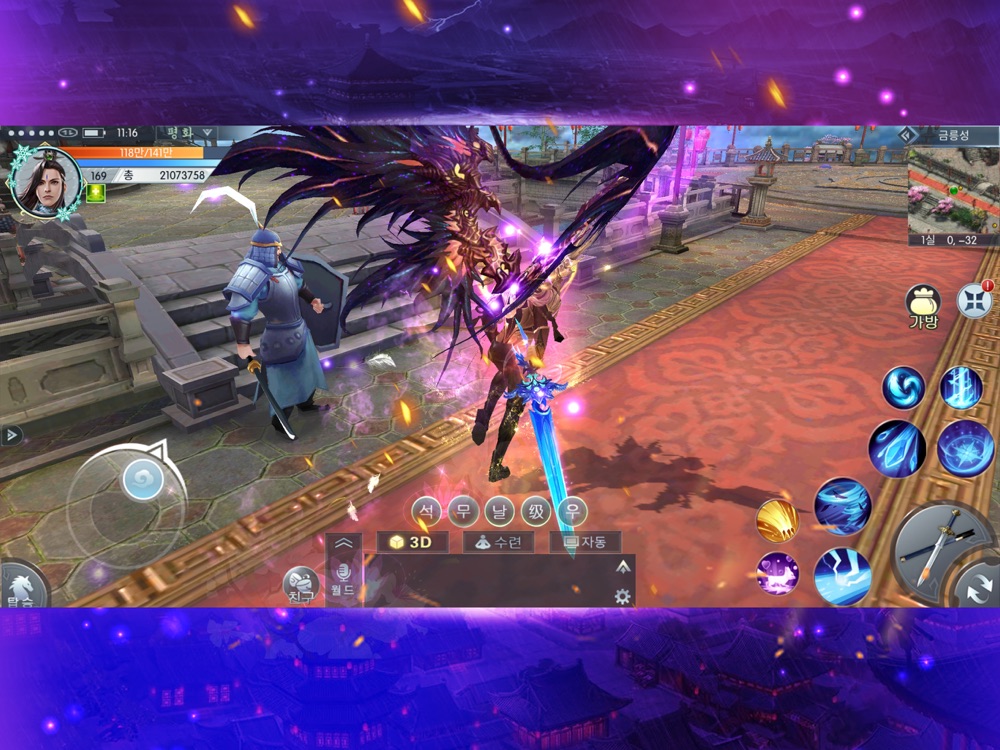The height and width of the screenshot is (750, 1000).
Task: Activate the blue swirl vortex skill
Action: click(x=903, y=387)
